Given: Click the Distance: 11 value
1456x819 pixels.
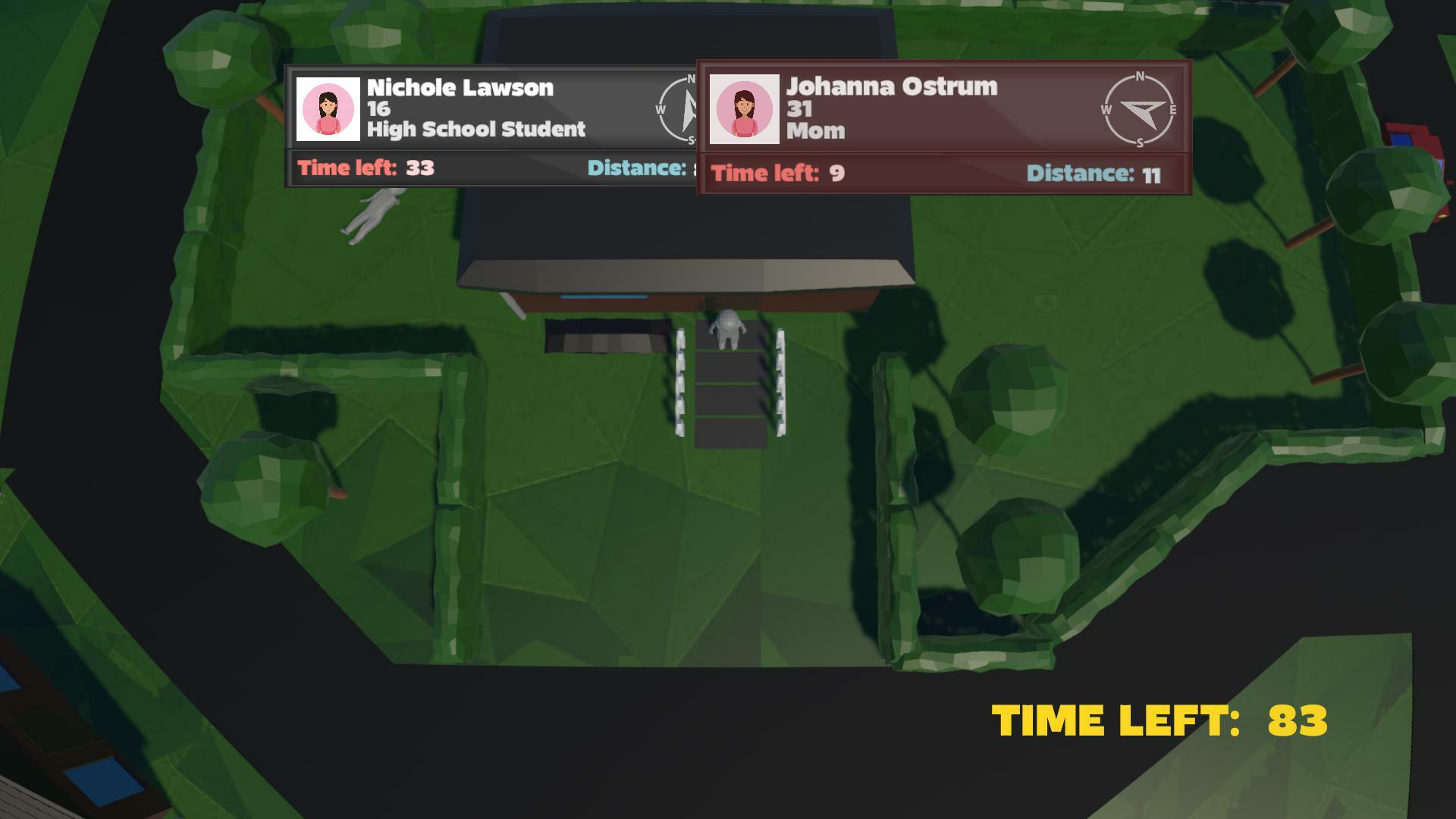Looking at the screenshot, I should click(1093, 172).
